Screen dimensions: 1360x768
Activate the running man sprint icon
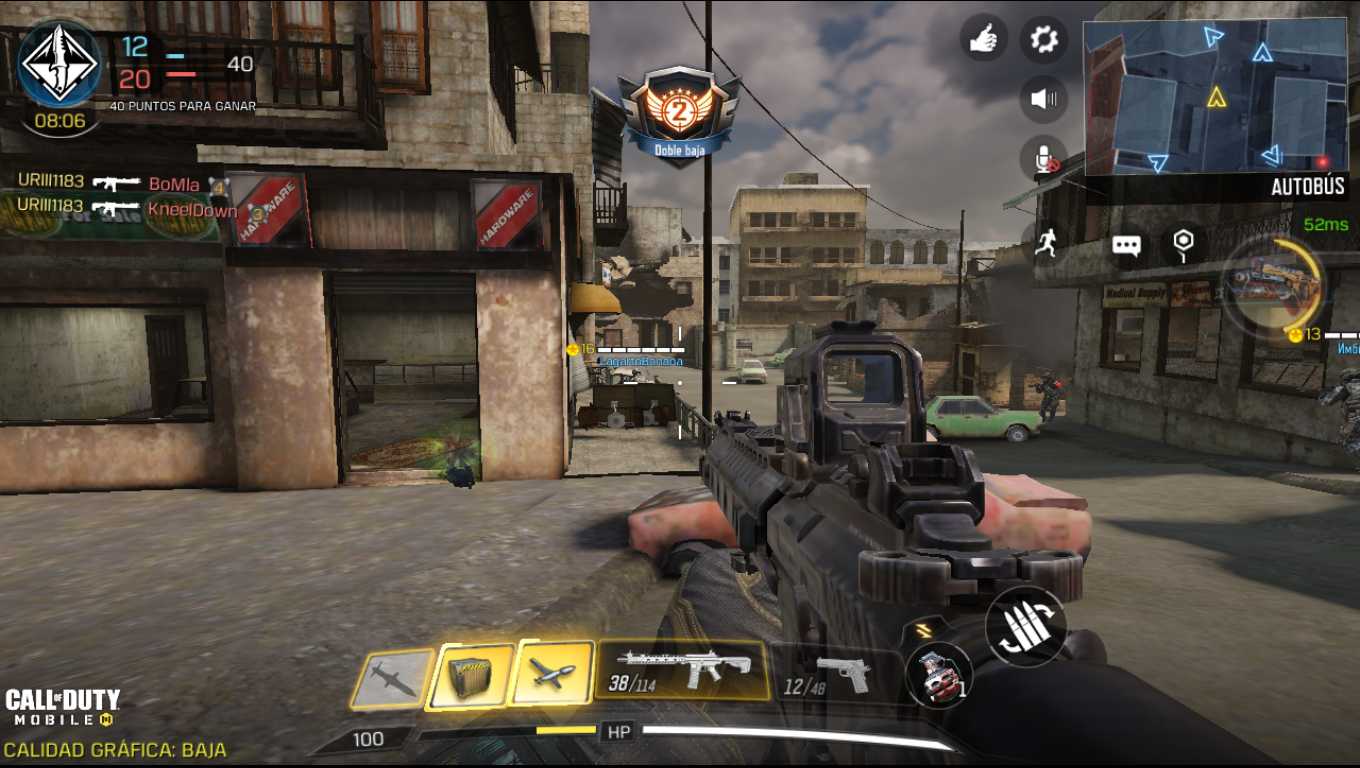point(1046,242)
